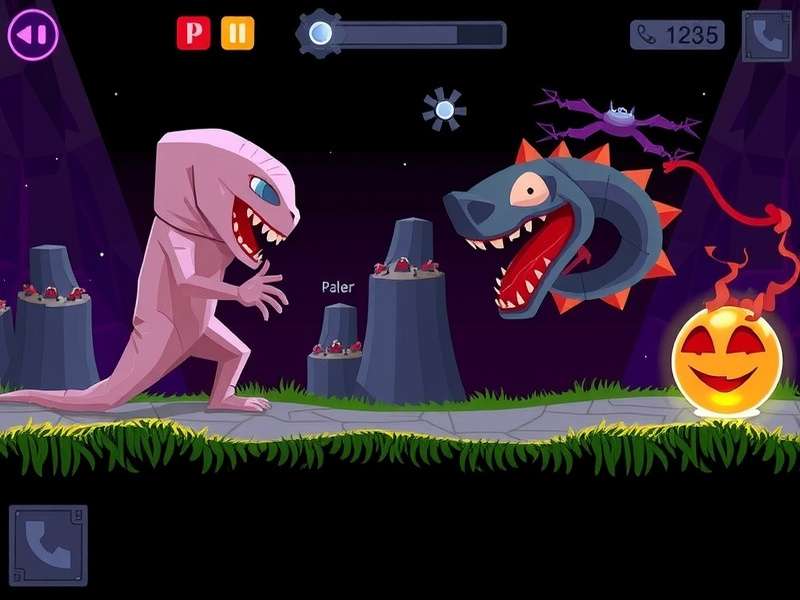Click the round knob on the progress slider
The width and height of the screenshot is (800, 600).
[x=320, y=34]
